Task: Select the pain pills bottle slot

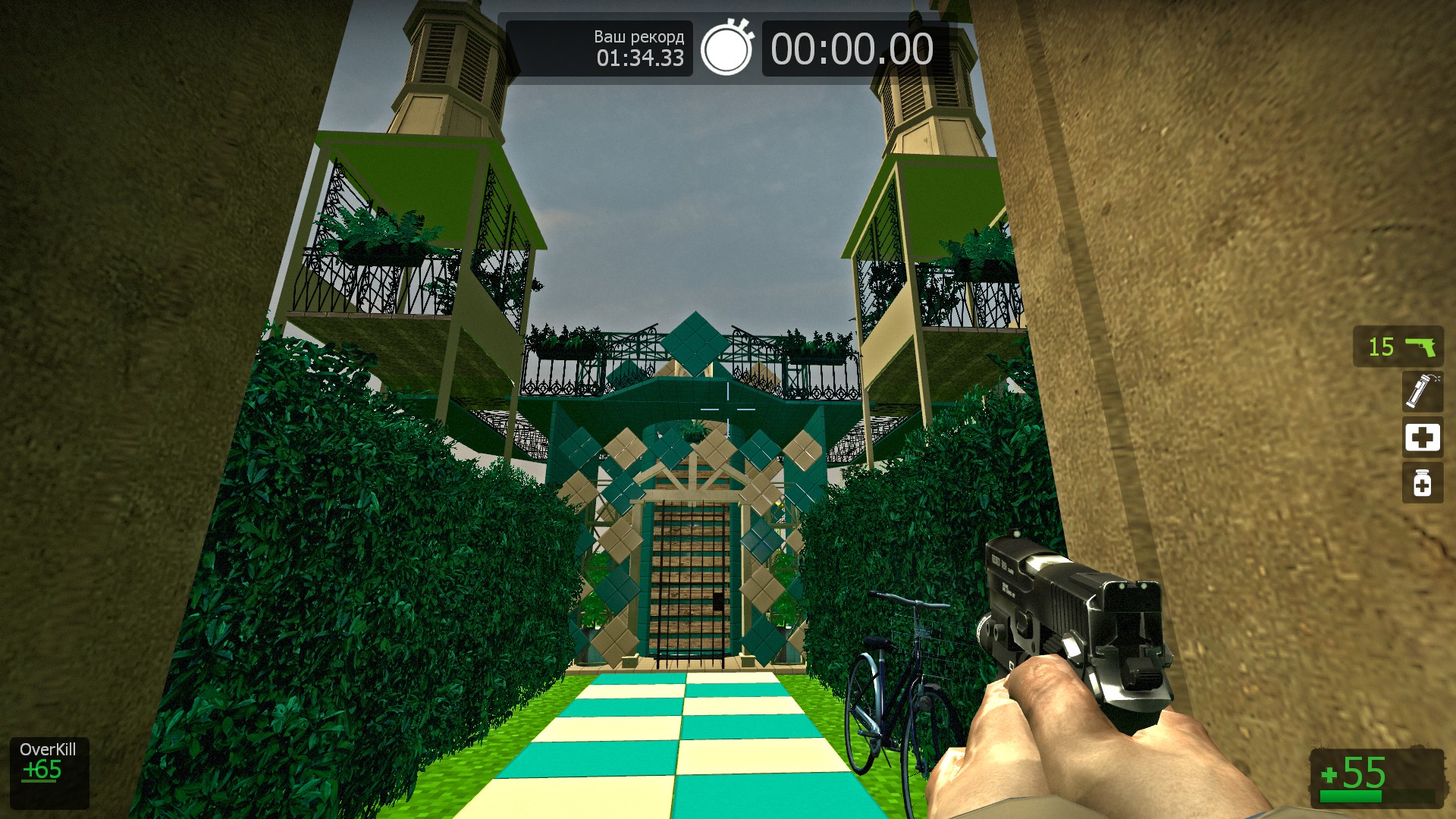Action: point(1422,483)
